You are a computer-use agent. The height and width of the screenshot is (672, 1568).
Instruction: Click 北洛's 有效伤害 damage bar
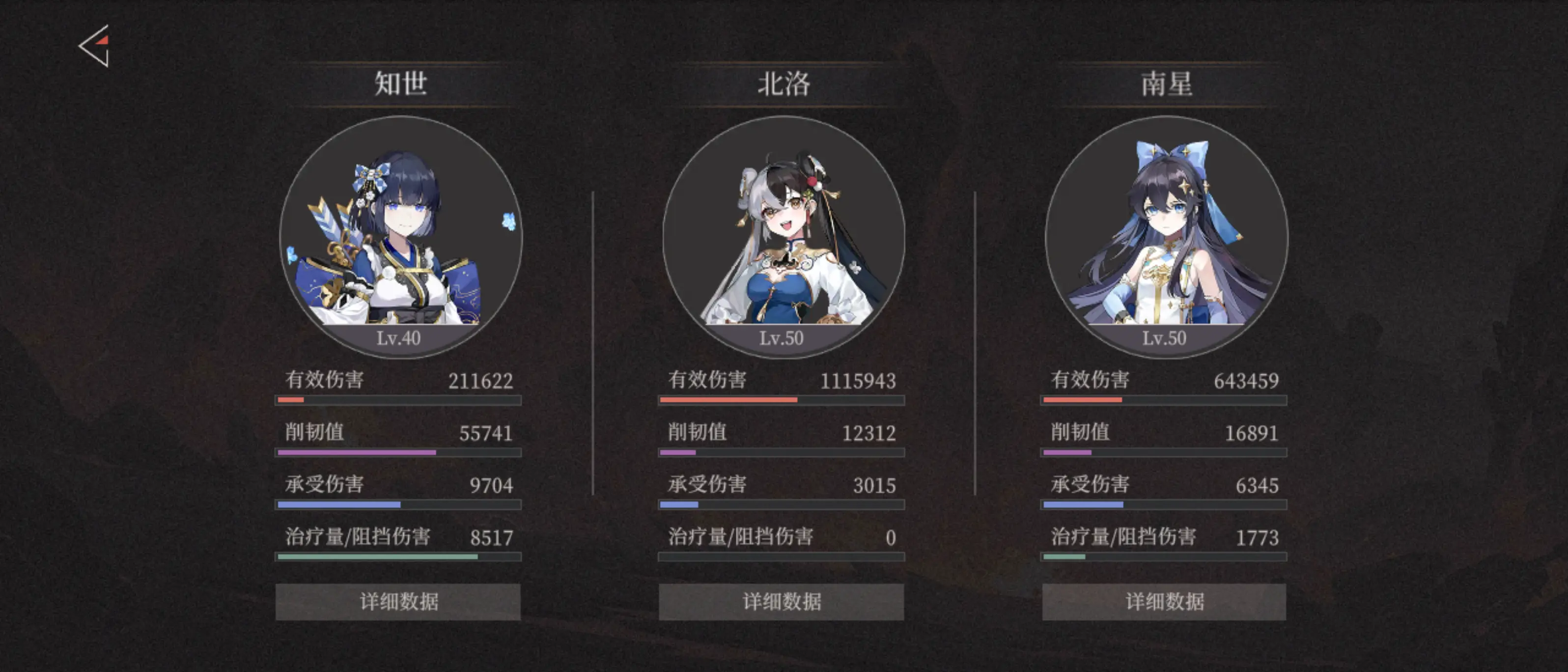click(782, 401)
